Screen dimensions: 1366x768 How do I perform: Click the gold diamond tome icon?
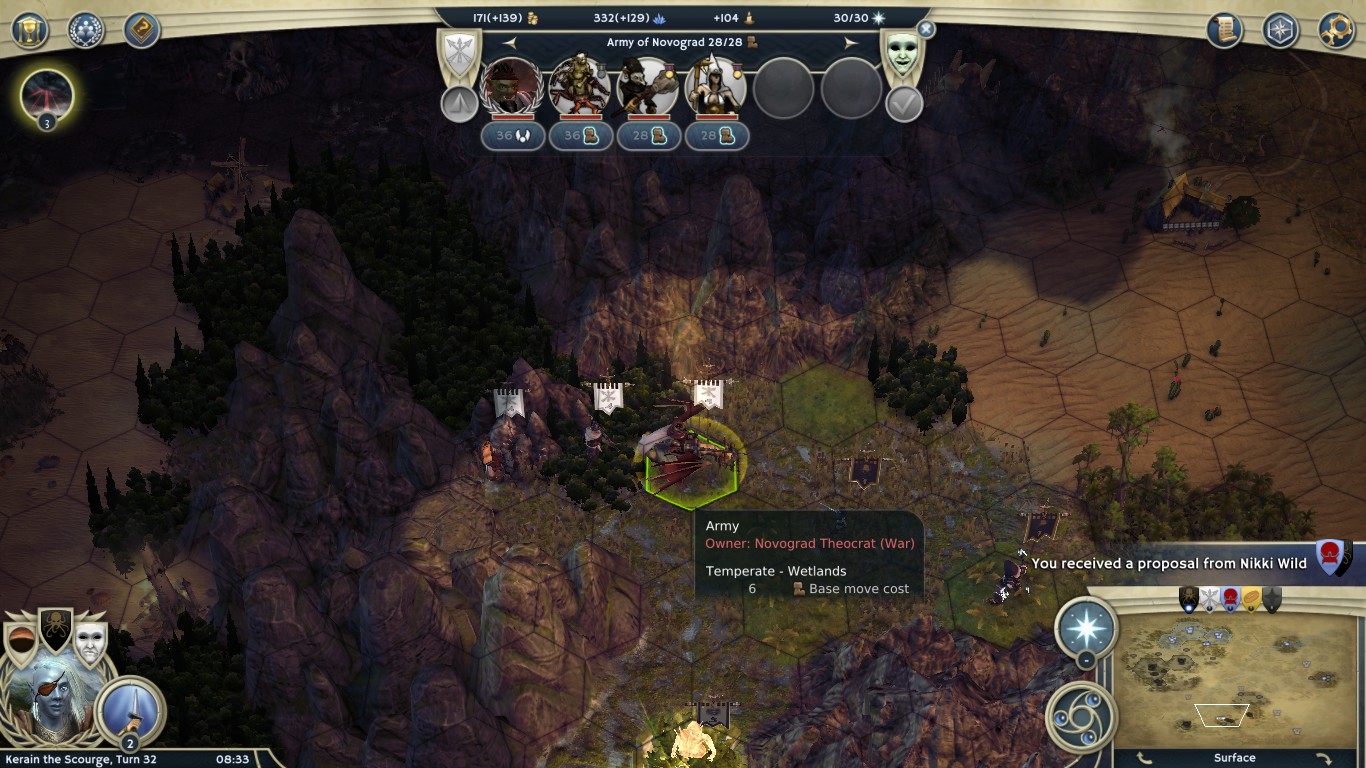[142, 30]
